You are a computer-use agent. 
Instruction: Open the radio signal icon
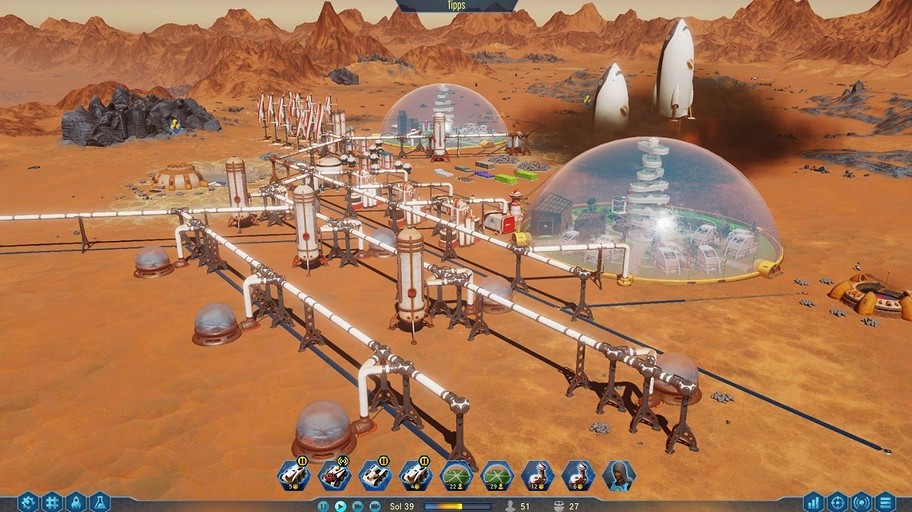pos(861,501)
